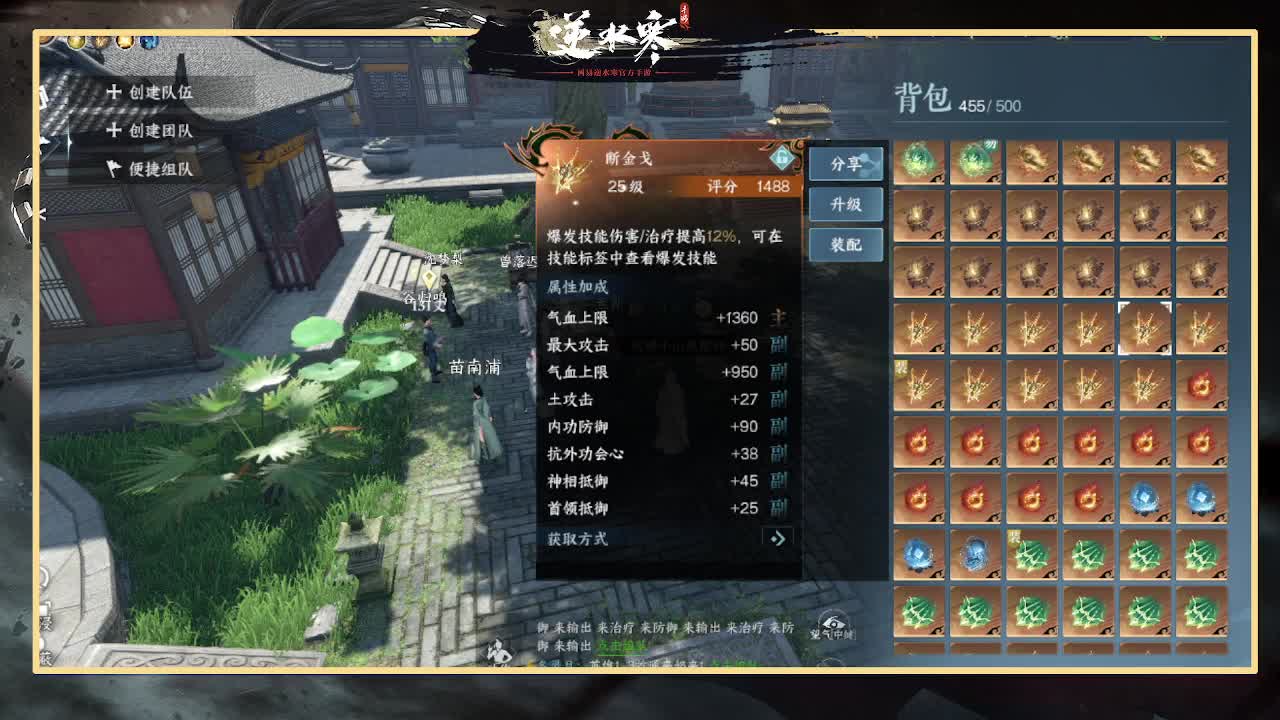Activate the 装配 equip button
This screenshot has width=1280, height=720.
tap(846, 244)
